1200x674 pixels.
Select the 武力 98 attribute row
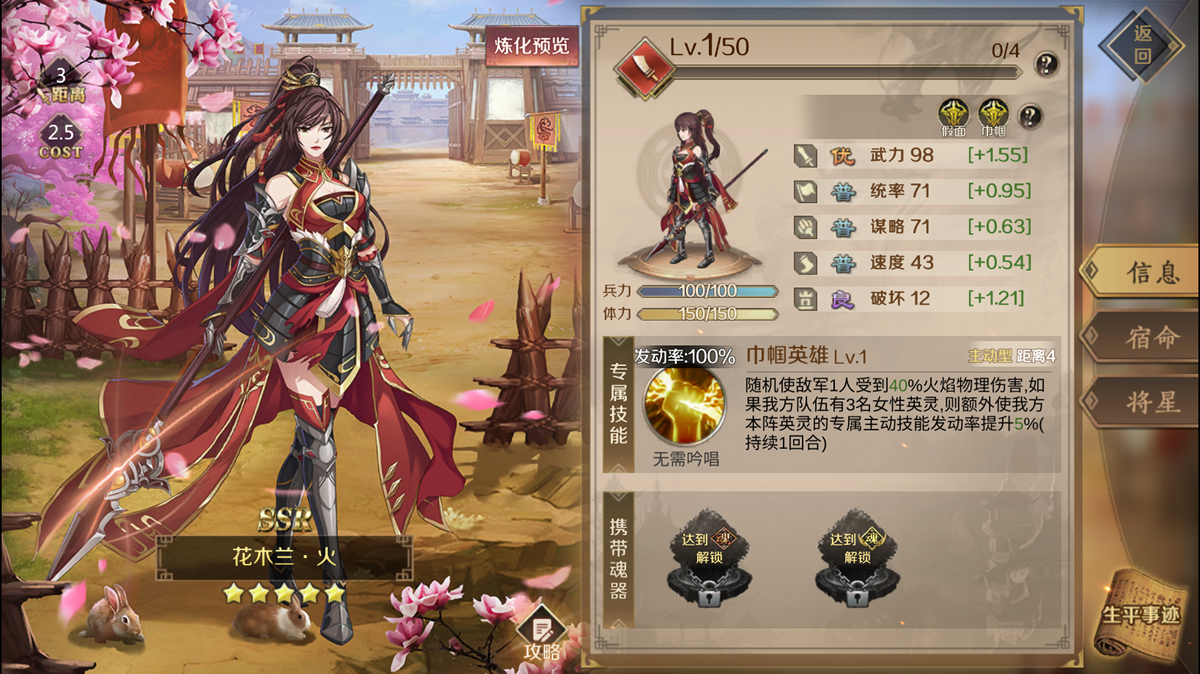point(911,155)
